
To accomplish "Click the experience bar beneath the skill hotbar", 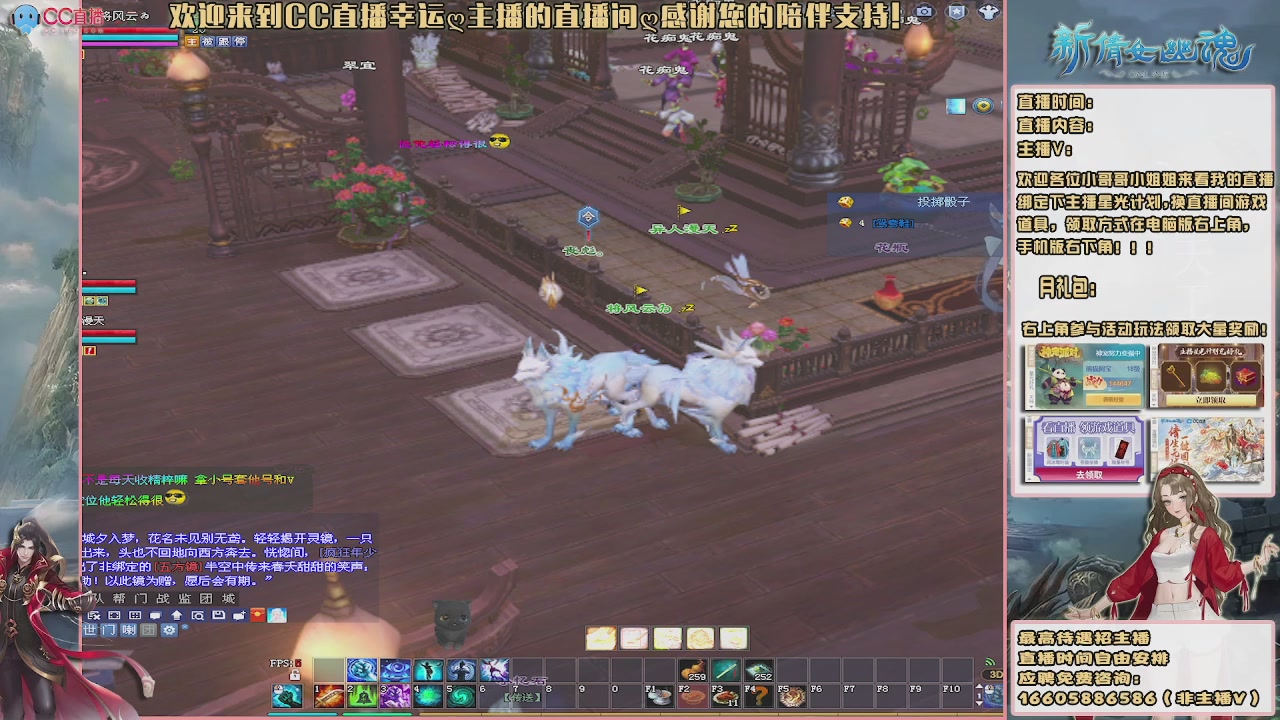I will (500, 713).
